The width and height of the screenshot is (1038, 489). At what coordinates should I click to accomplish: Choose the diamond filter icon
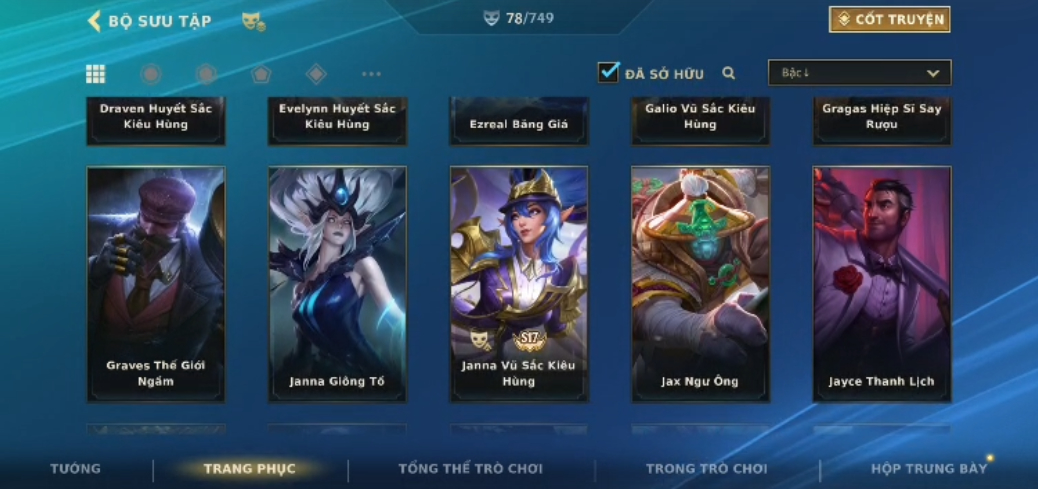tap(316, 74)
